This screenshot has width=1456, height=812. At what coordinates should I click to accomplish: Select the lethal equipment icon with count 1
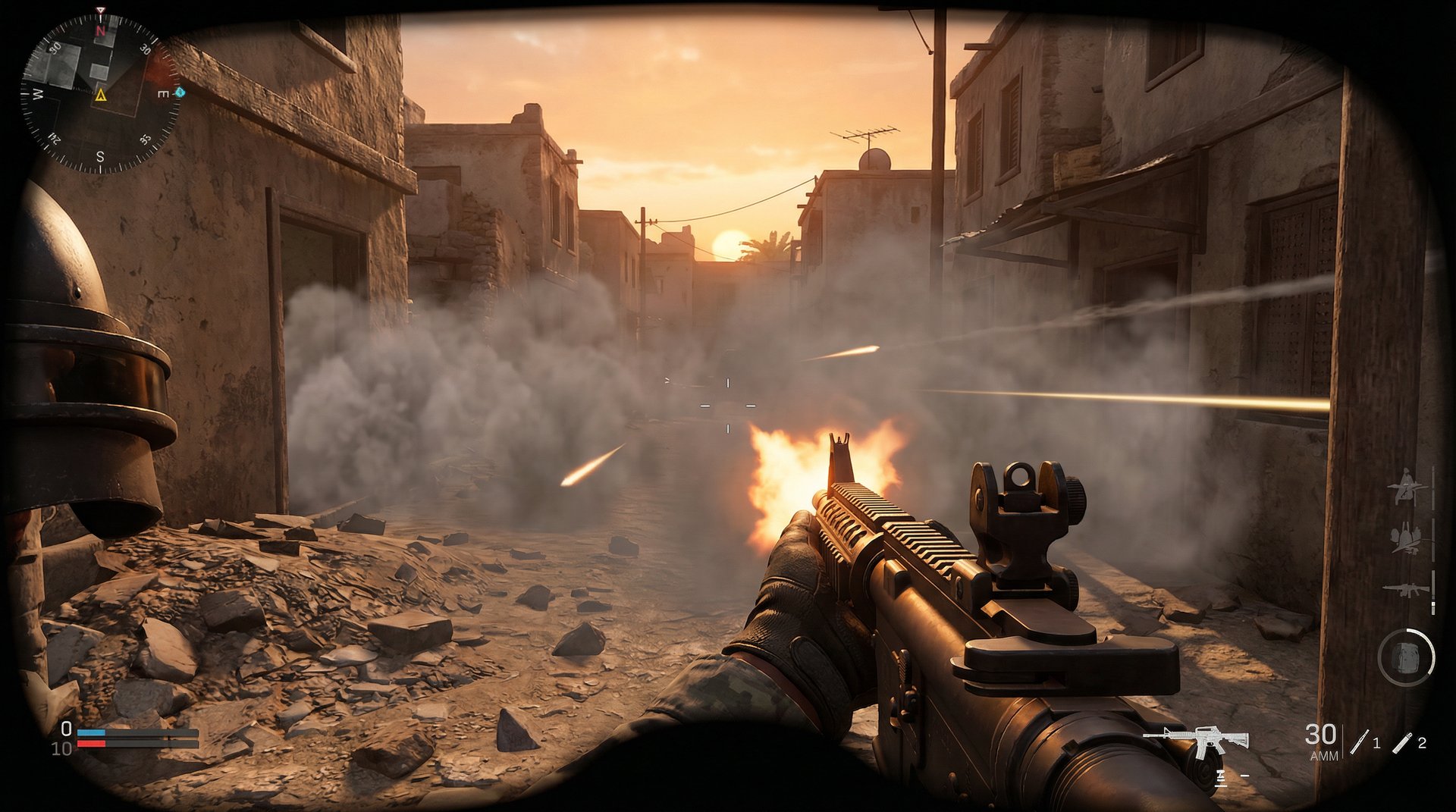click(x=1359, y=742)
